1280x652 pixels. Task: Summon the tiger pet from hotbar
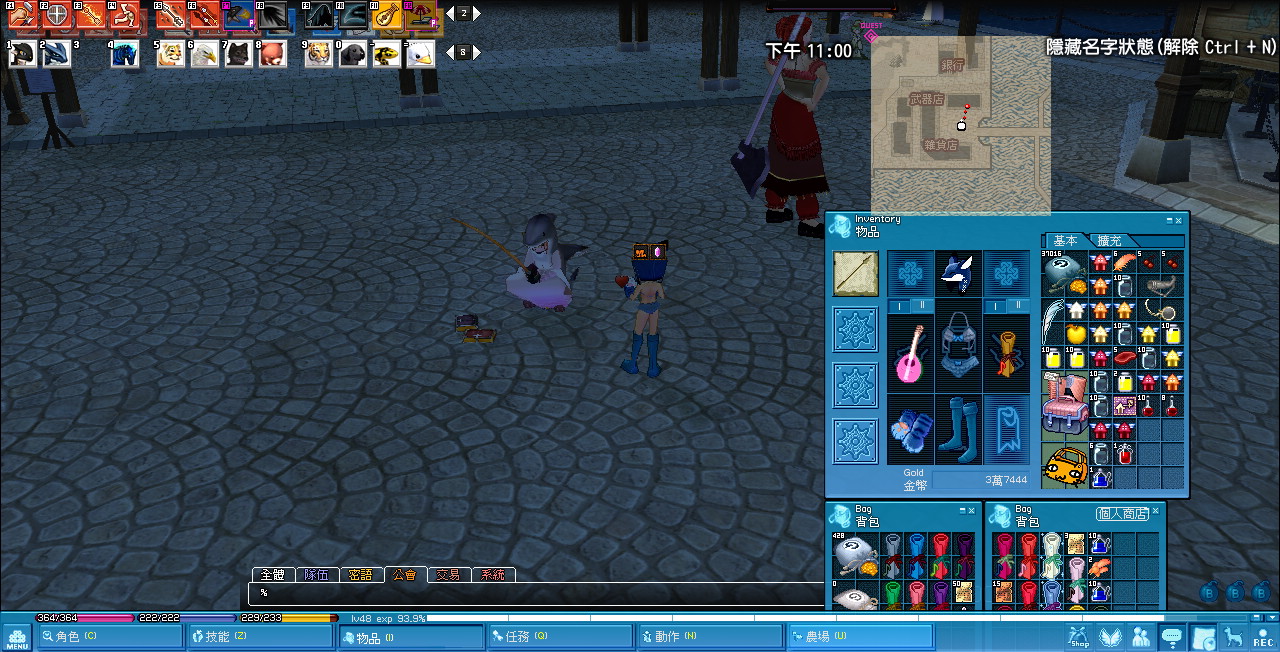tap(319, 53)
